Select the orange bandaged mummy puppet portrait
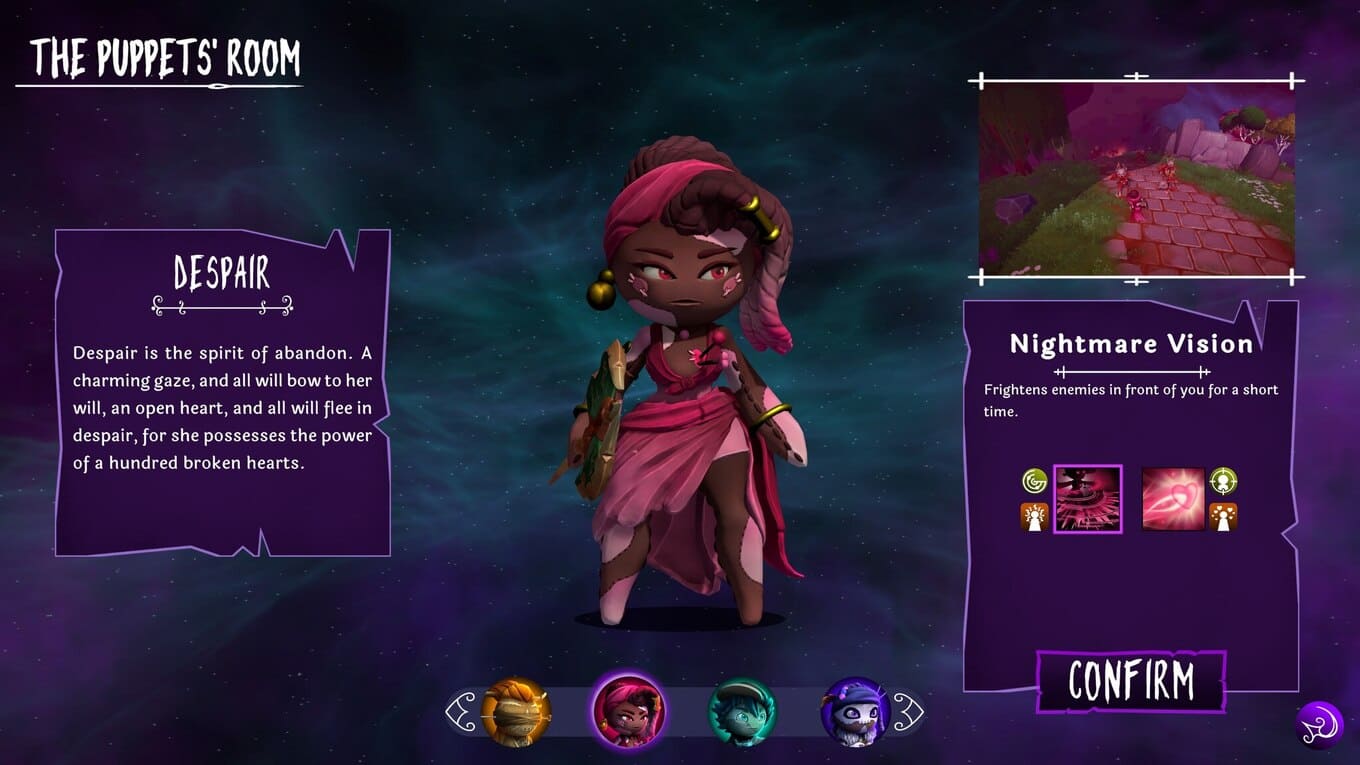The height and width of the screenshot is (765, 1360). pyautogui.click(x=516, y=712)
